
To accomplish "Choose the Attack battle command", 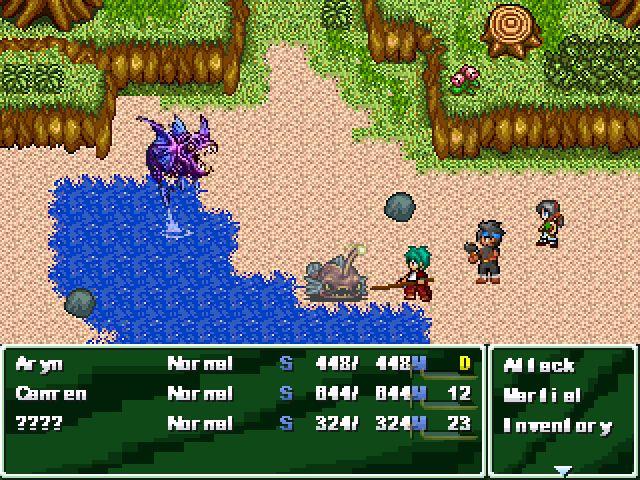I will [538, 365].
